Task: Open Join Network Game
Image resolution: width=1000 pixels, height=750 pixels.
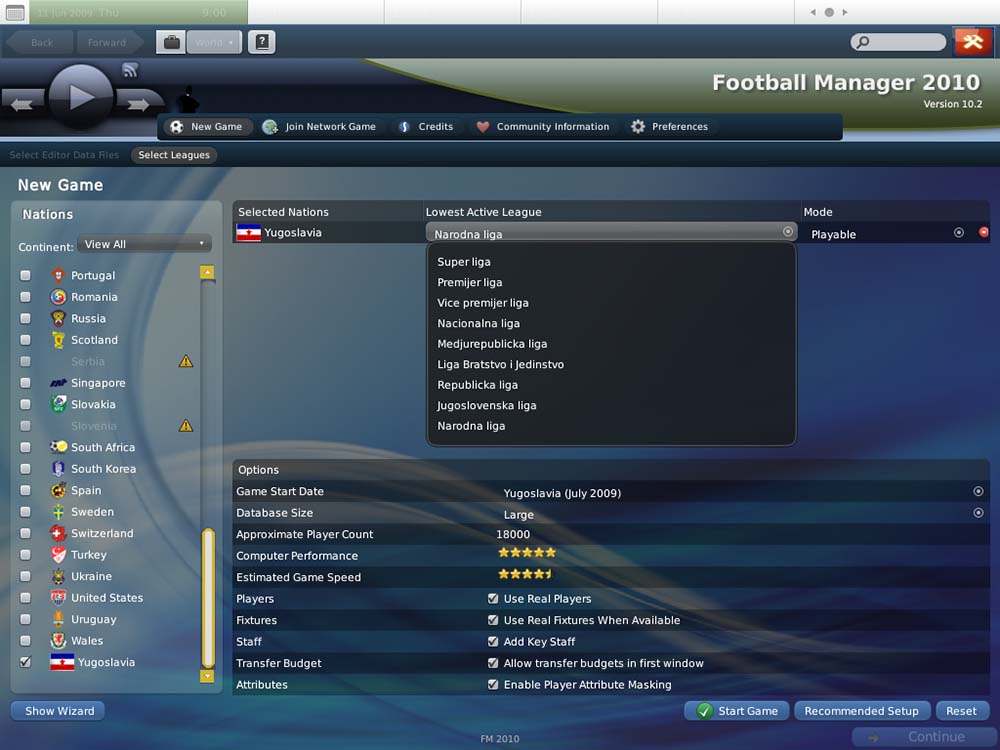Action: click(319, 127)
